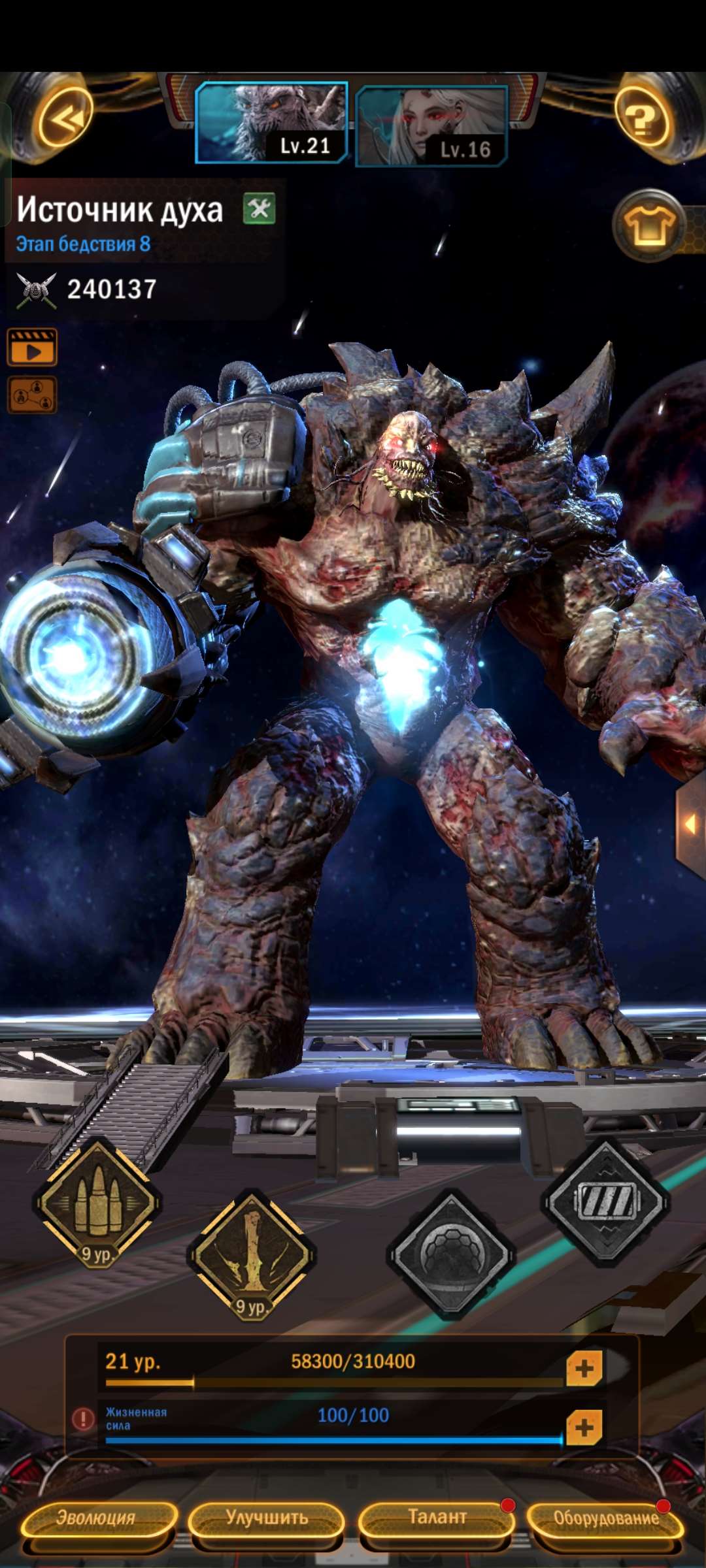Open the Эволюция menu
This screenshot has height=1568, width=706.
click(x=97, y=1518)
